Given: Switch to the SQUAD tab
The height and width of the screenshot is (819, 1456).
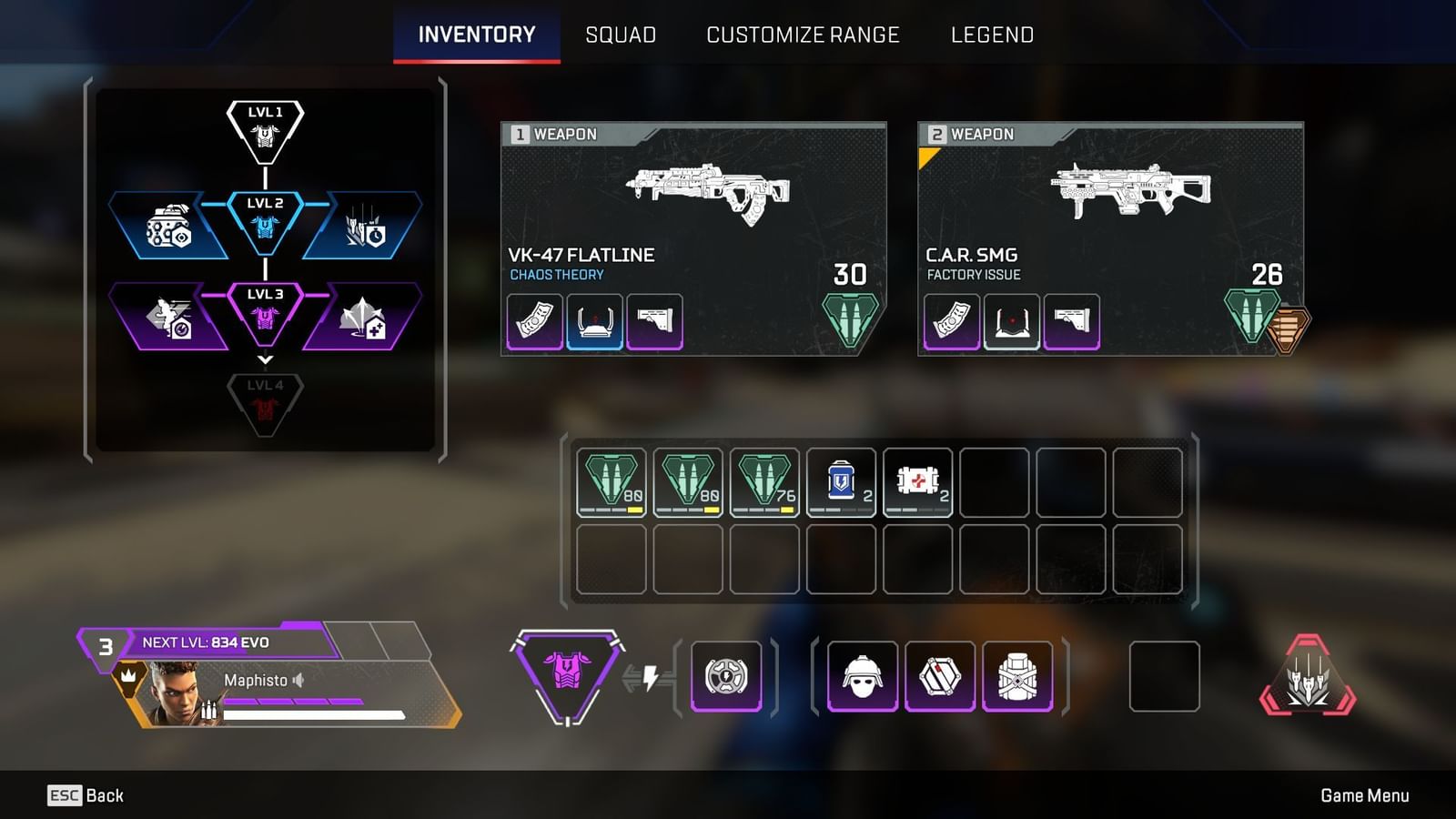Looking at the screenshot, I should point(622,35).
